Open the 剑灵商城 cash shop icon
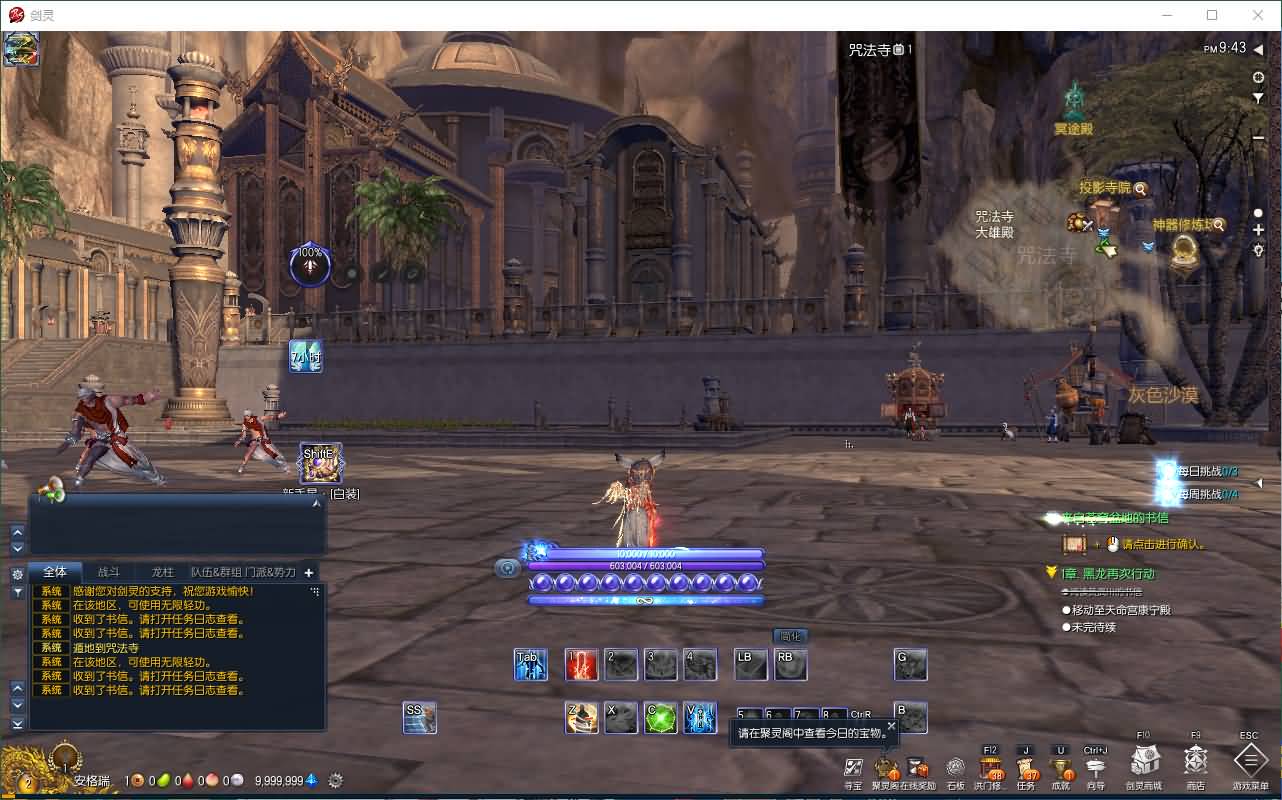 (1143, 768)
